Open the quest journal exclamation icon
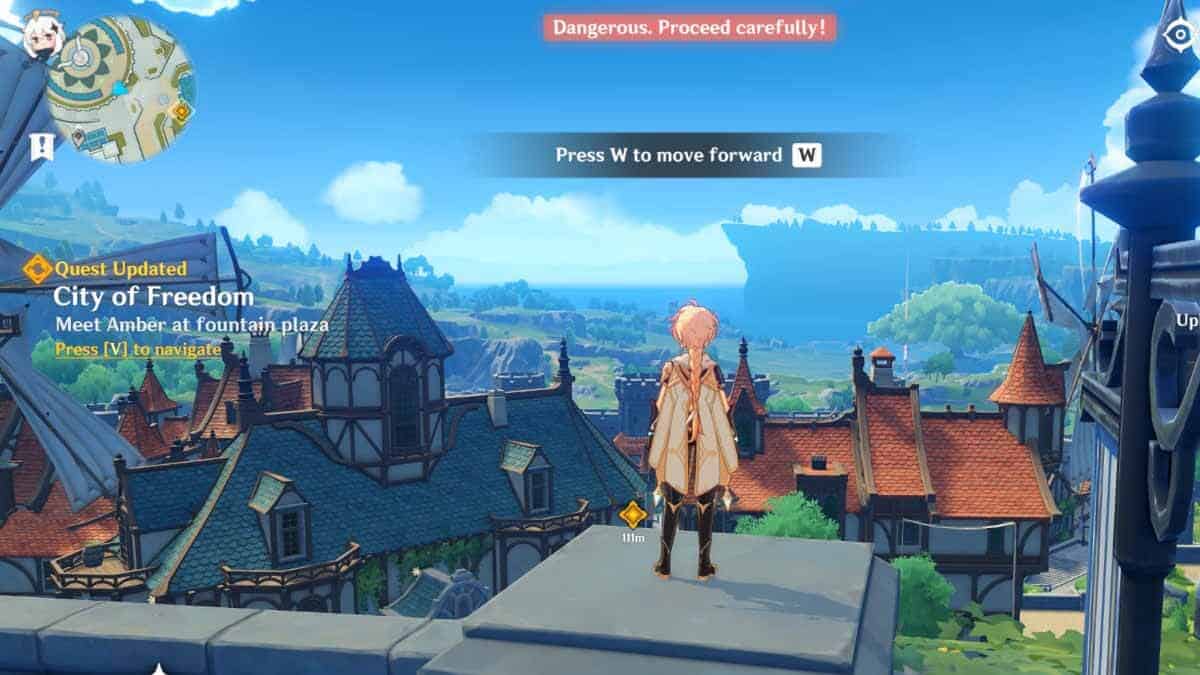1200x675 pixels. 41,148
